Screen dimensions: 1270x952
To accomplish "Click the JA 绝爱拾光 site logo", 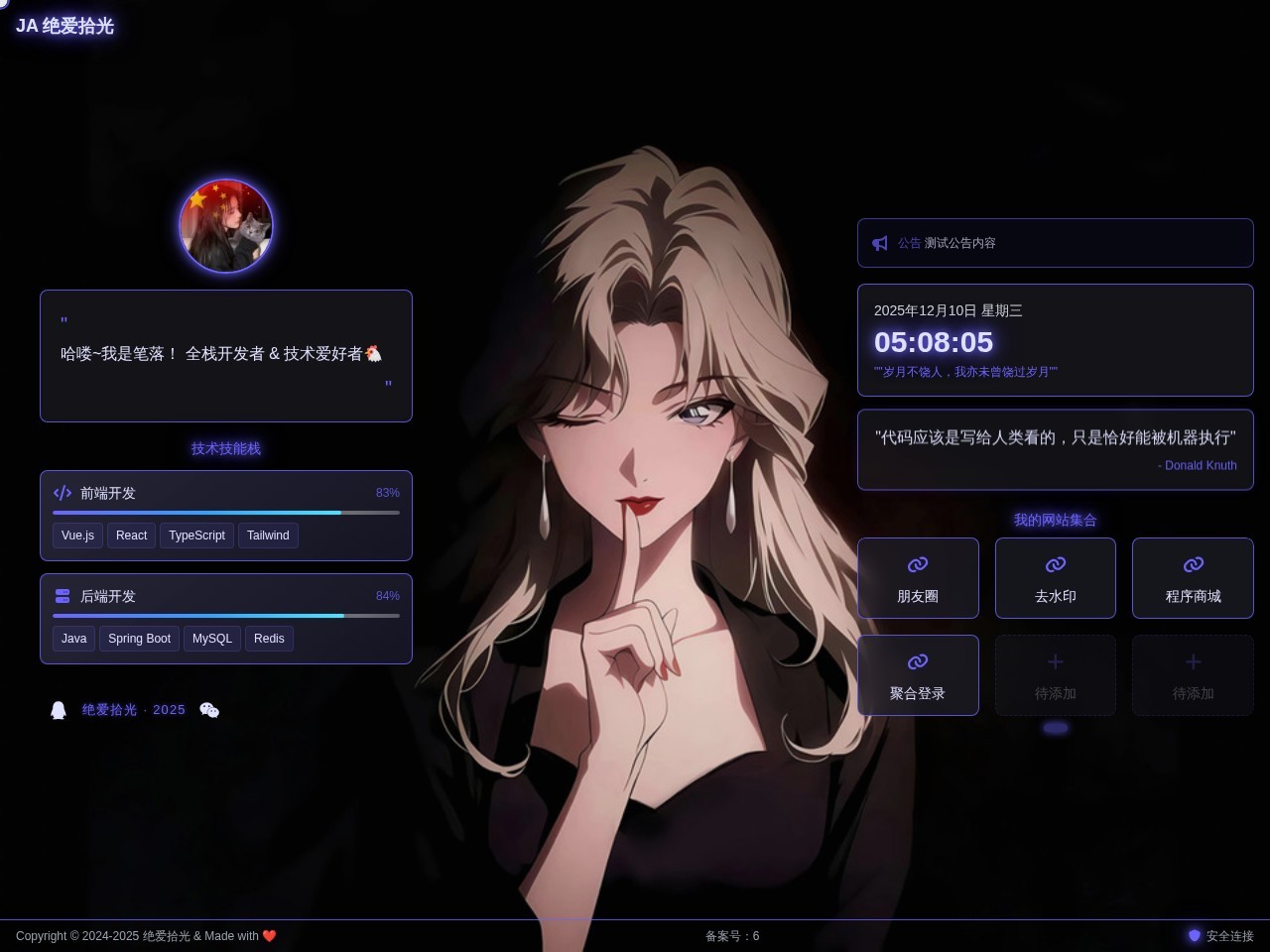I will pos(65,26).
